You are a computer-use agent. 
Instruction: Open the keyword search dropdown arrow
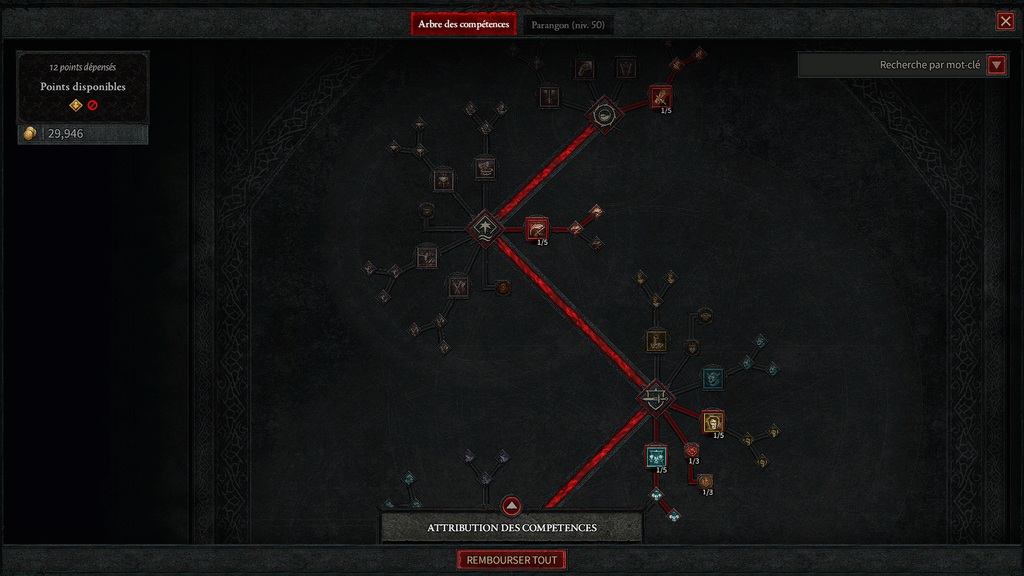(996, 65)
